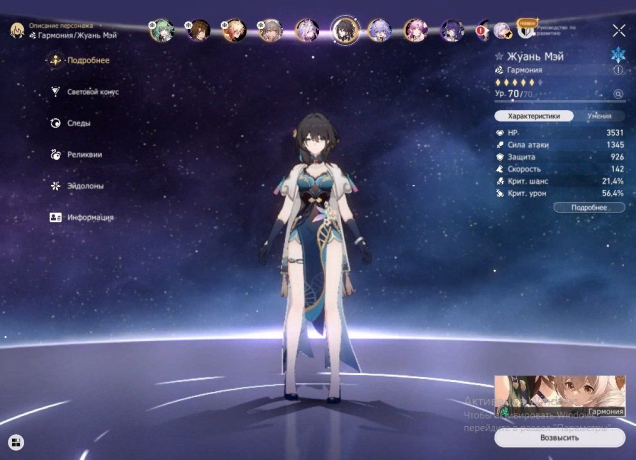Screen dimensions: 636x460
Task: Click the small round icon in bottom-left corner
Action: coord(17,441)
